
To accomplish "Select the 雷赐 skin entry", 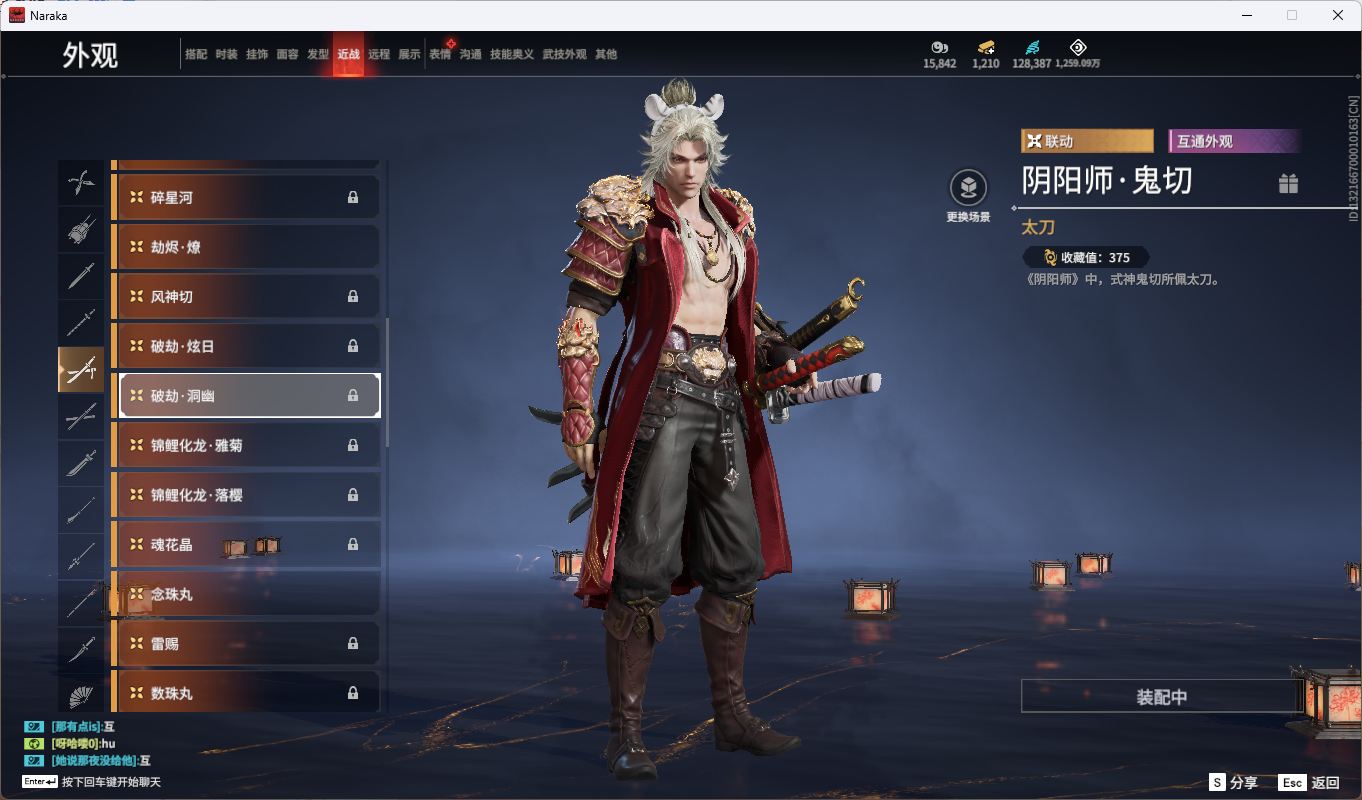I will [x=246, y=644].
